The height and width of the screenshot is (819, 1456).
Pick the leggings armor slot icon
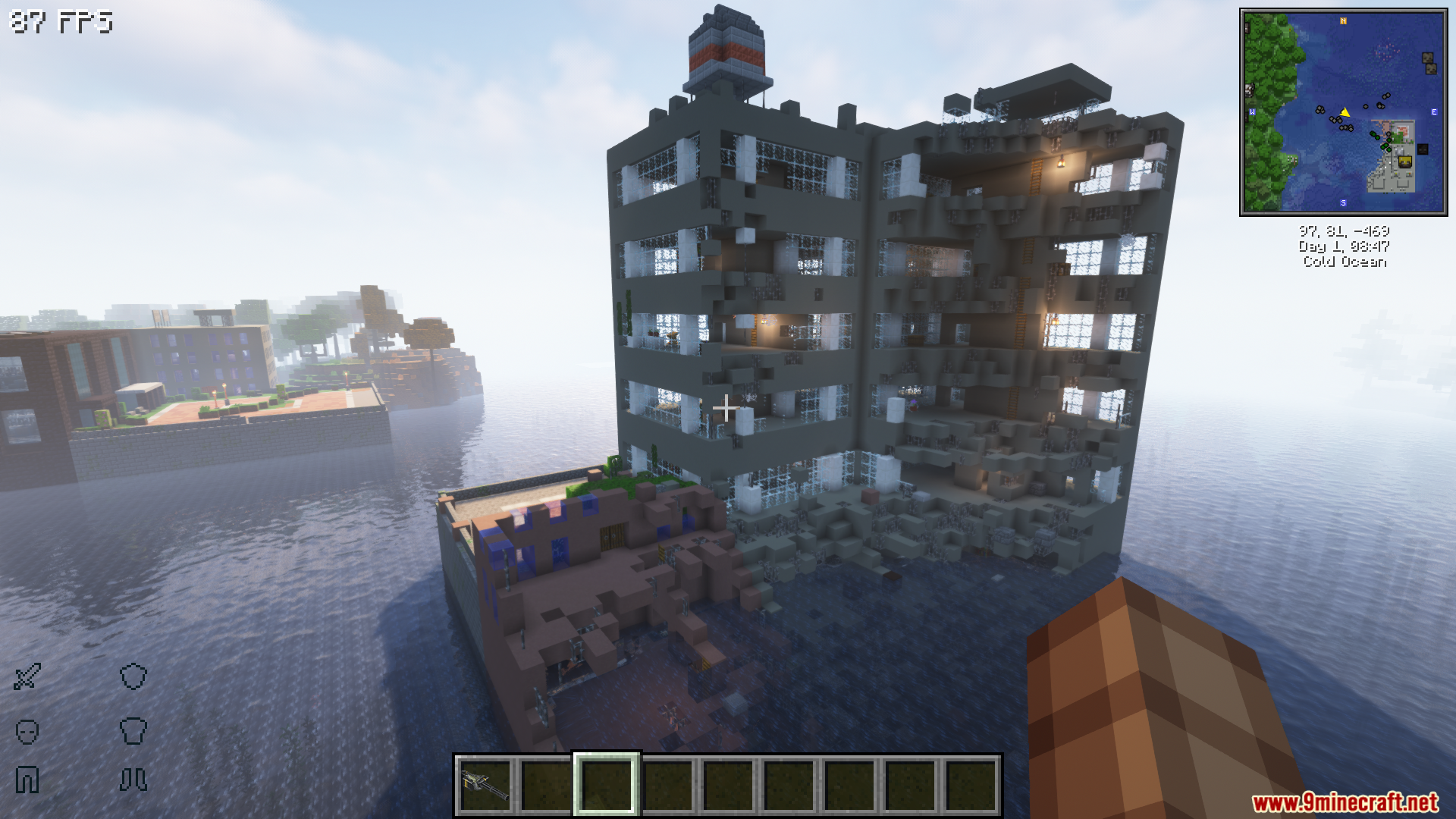point(27,780)
